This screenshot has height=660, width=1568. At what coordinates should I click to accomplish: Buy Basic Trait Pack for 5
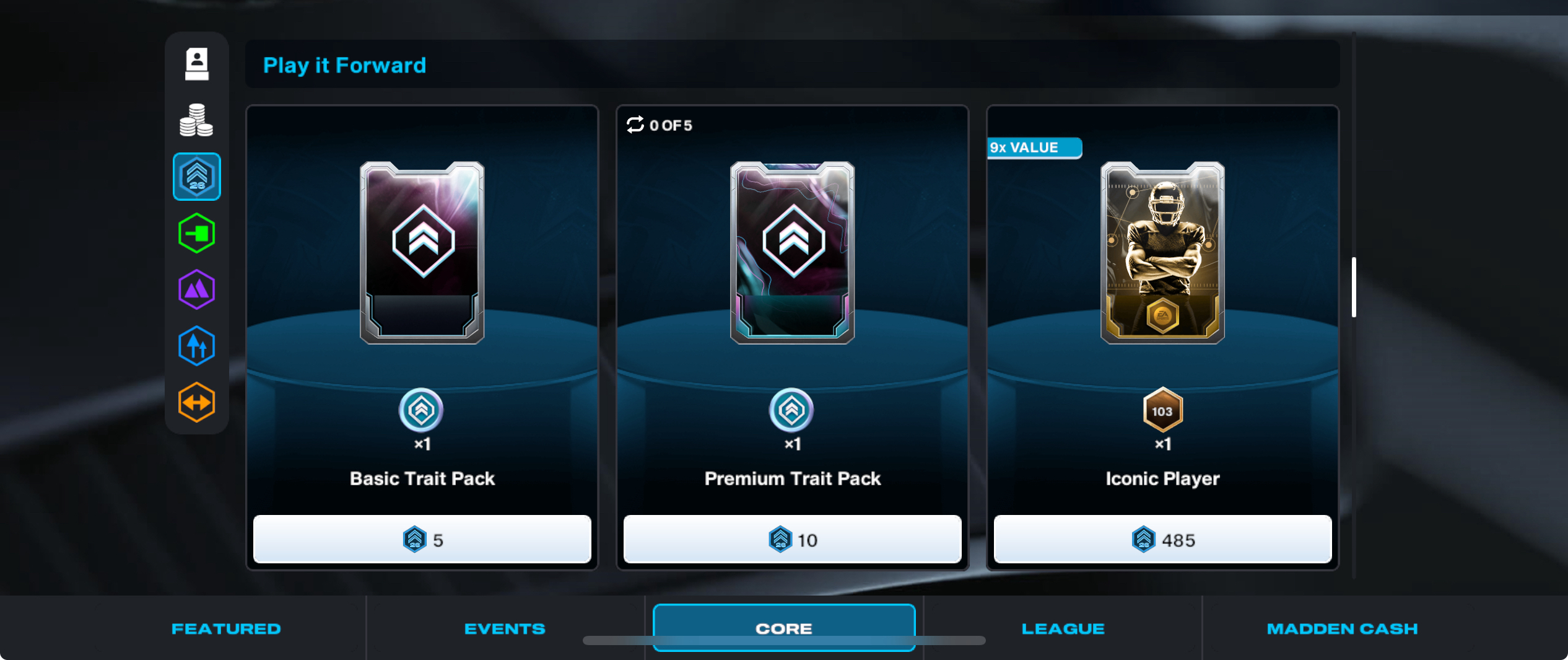[x=422, y=539]
